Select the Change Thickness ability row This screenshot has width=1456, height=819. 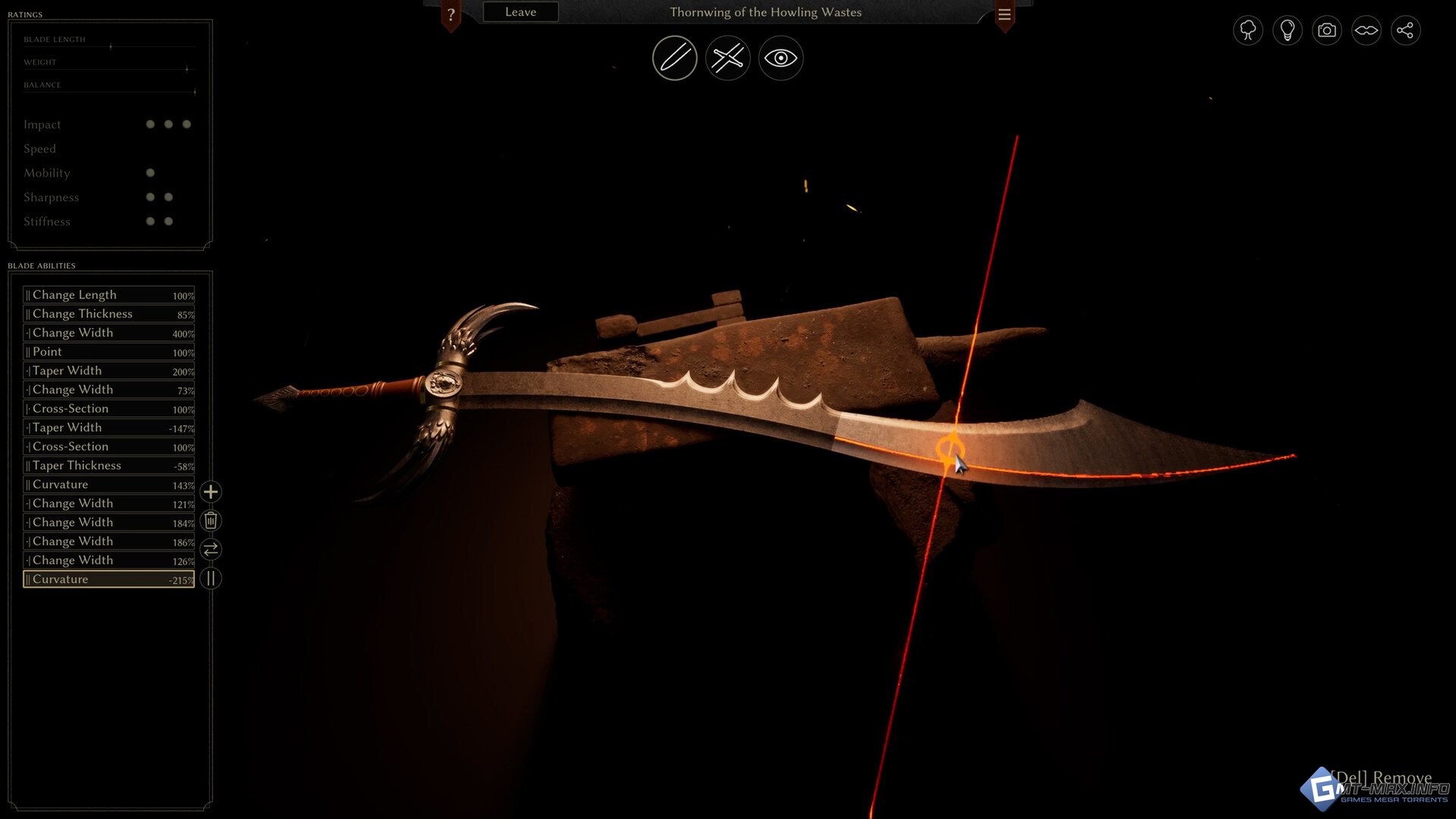[108, 314]
